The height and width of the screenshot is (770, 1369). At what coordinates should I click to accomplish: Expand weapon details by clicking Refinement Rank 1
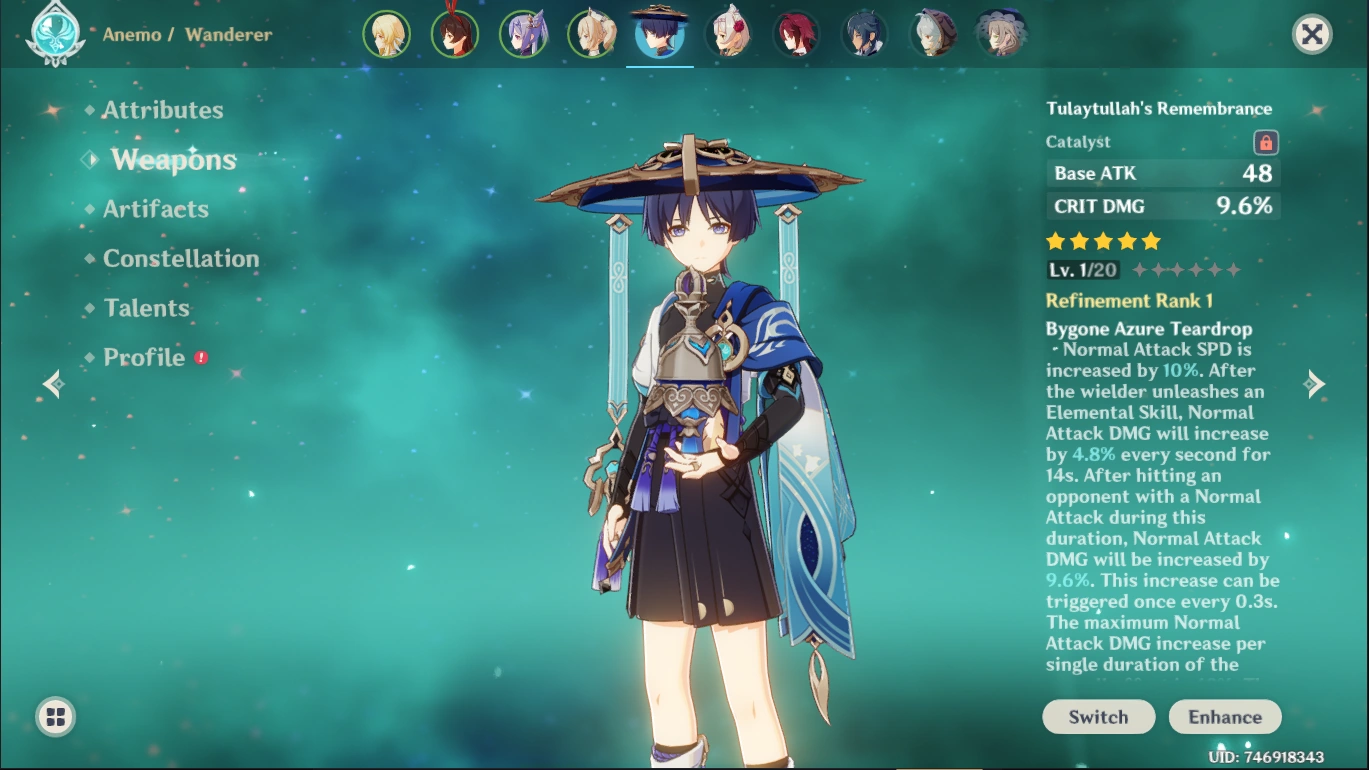[1130, 300]
